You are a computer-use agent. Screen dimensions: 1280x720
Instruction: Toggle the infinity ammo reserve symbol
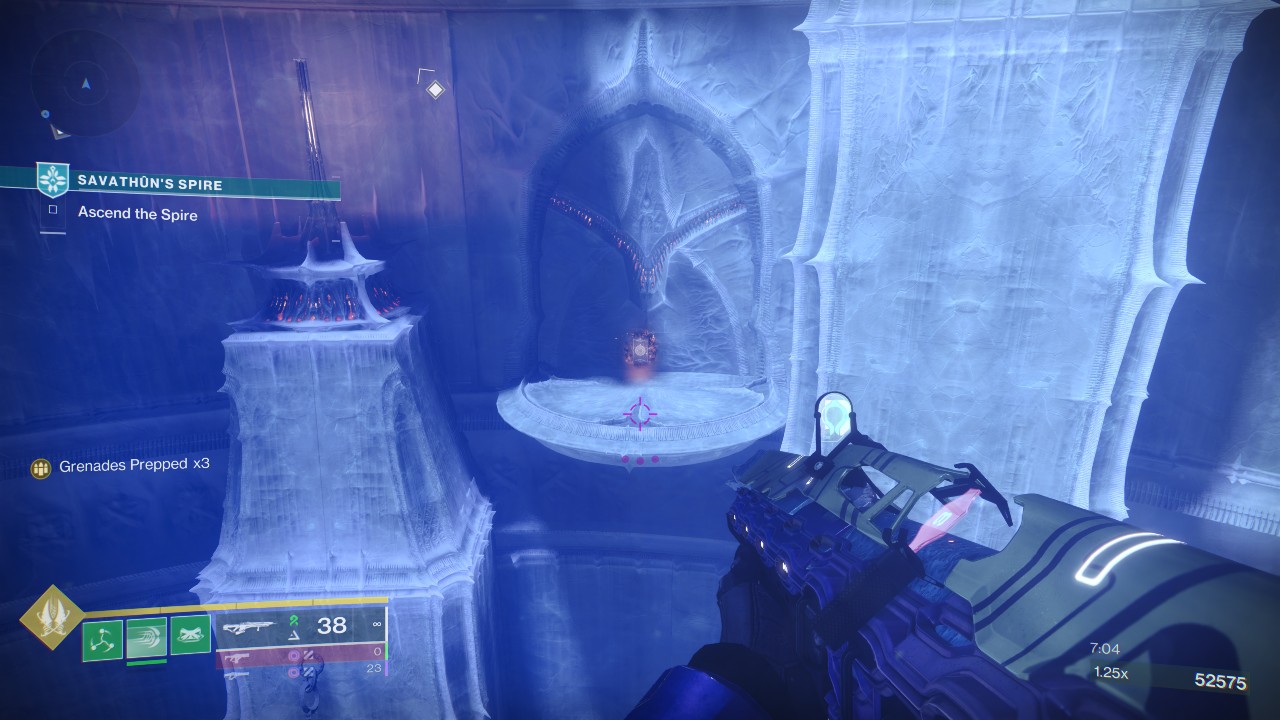[x=379, y=624]
